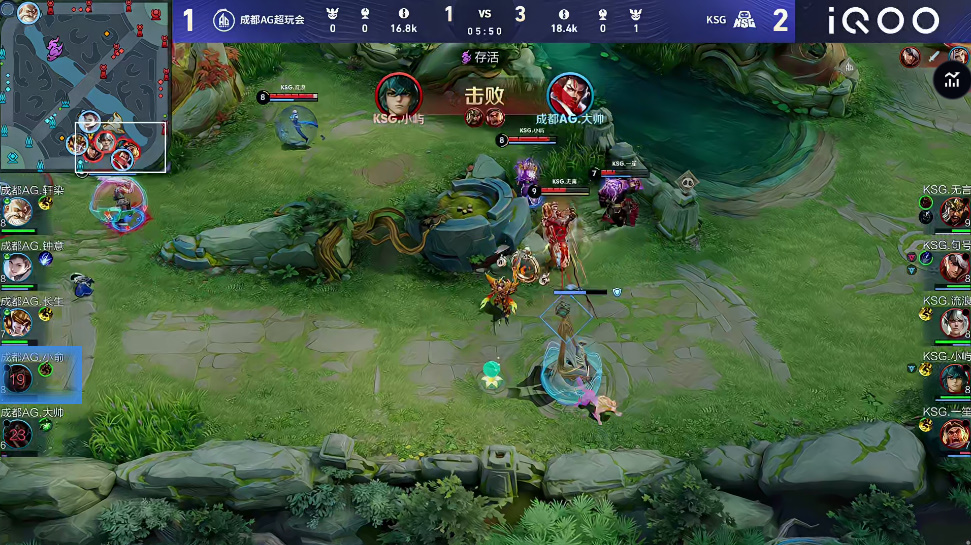Choose player KSG.流浪 portrait
The image size is (971, 545).
(953, 322)
